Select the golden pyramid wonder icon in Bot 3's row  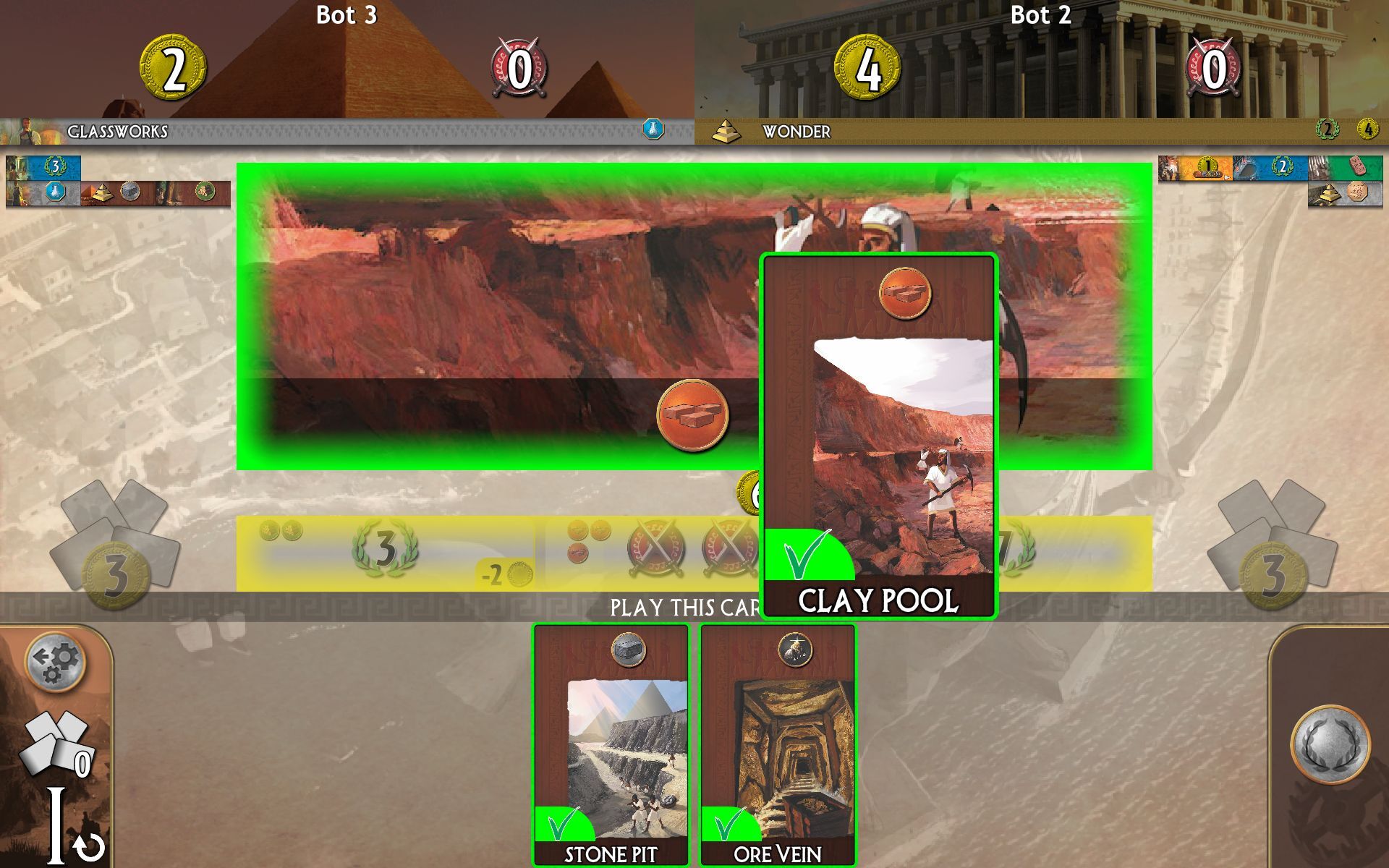(x=103, y=192)
